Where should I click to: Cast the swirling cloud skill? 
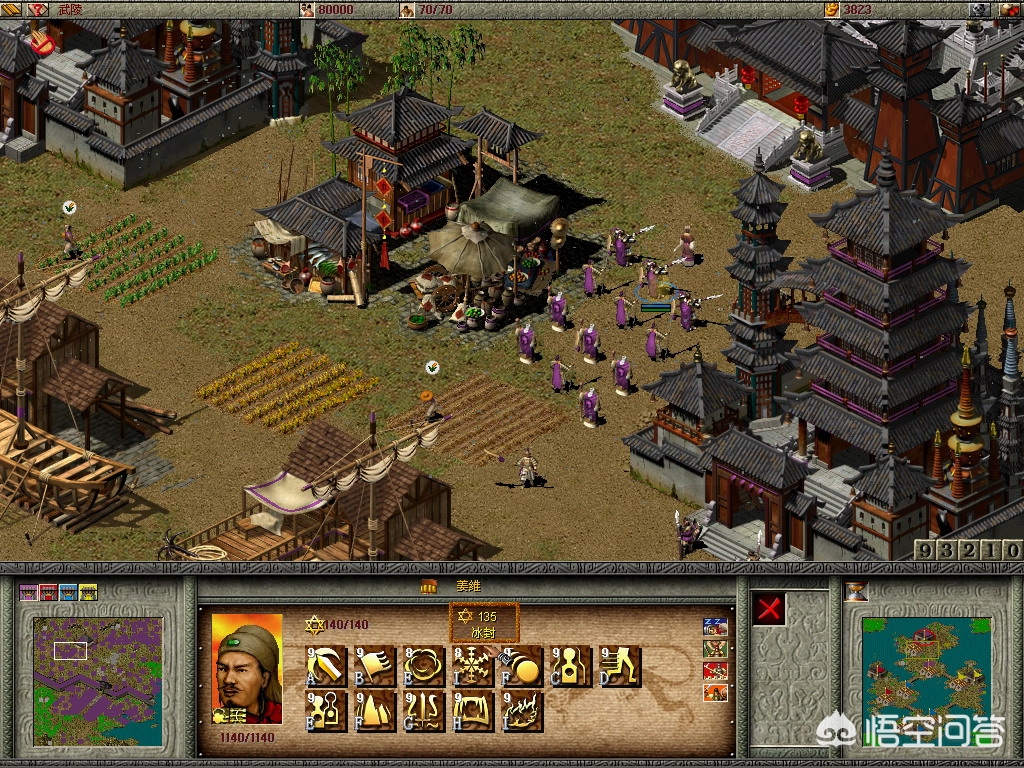pyautogui.click(x=423, y=666)
